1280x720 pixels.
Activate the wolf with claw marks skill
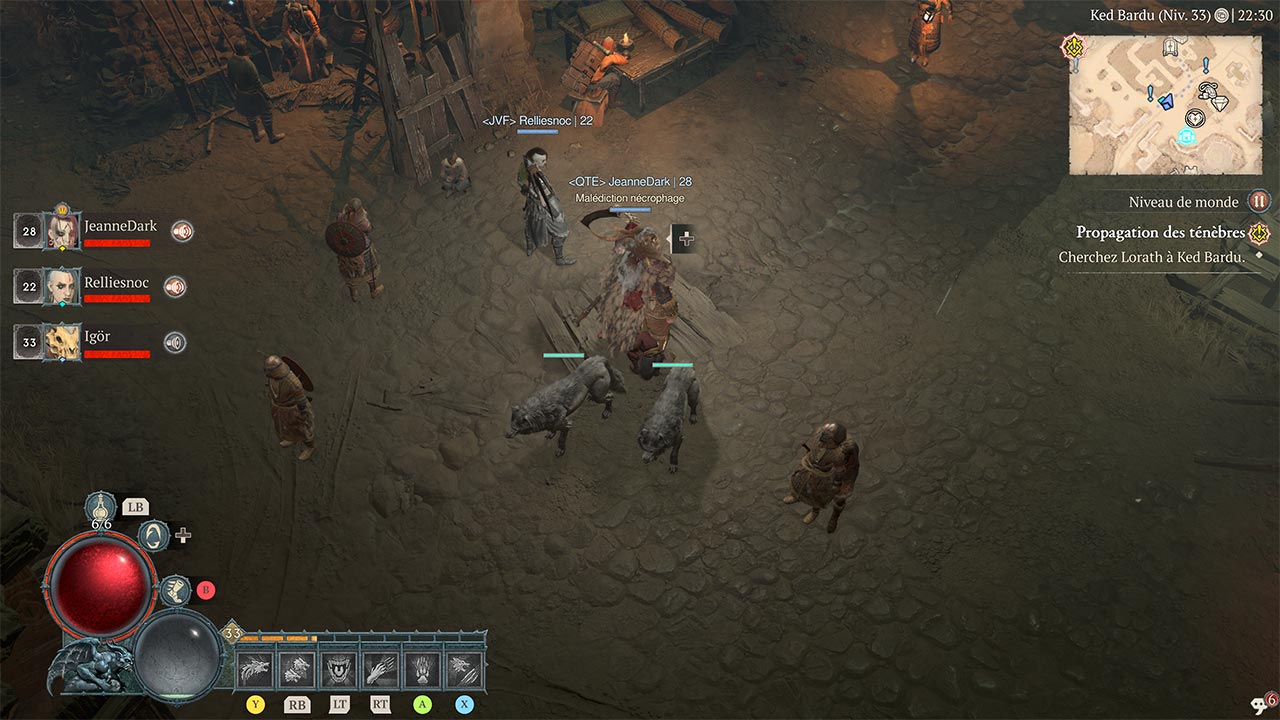pos(463,668)
